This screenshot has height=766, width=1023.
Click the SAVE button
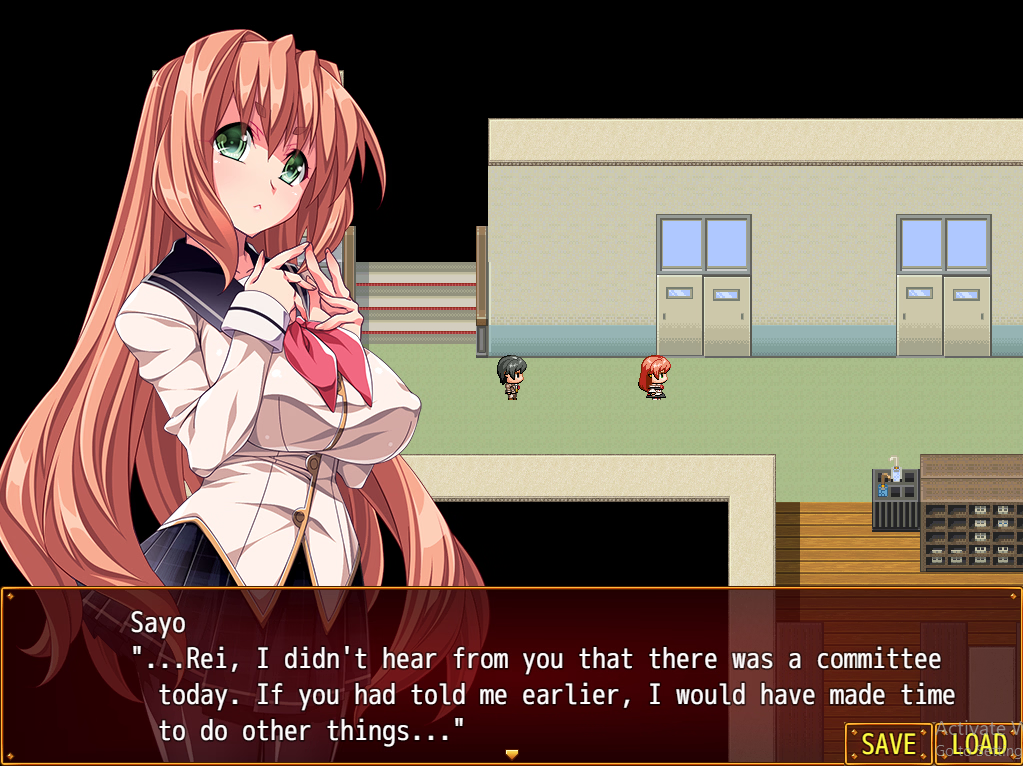[x=888, y=744]
